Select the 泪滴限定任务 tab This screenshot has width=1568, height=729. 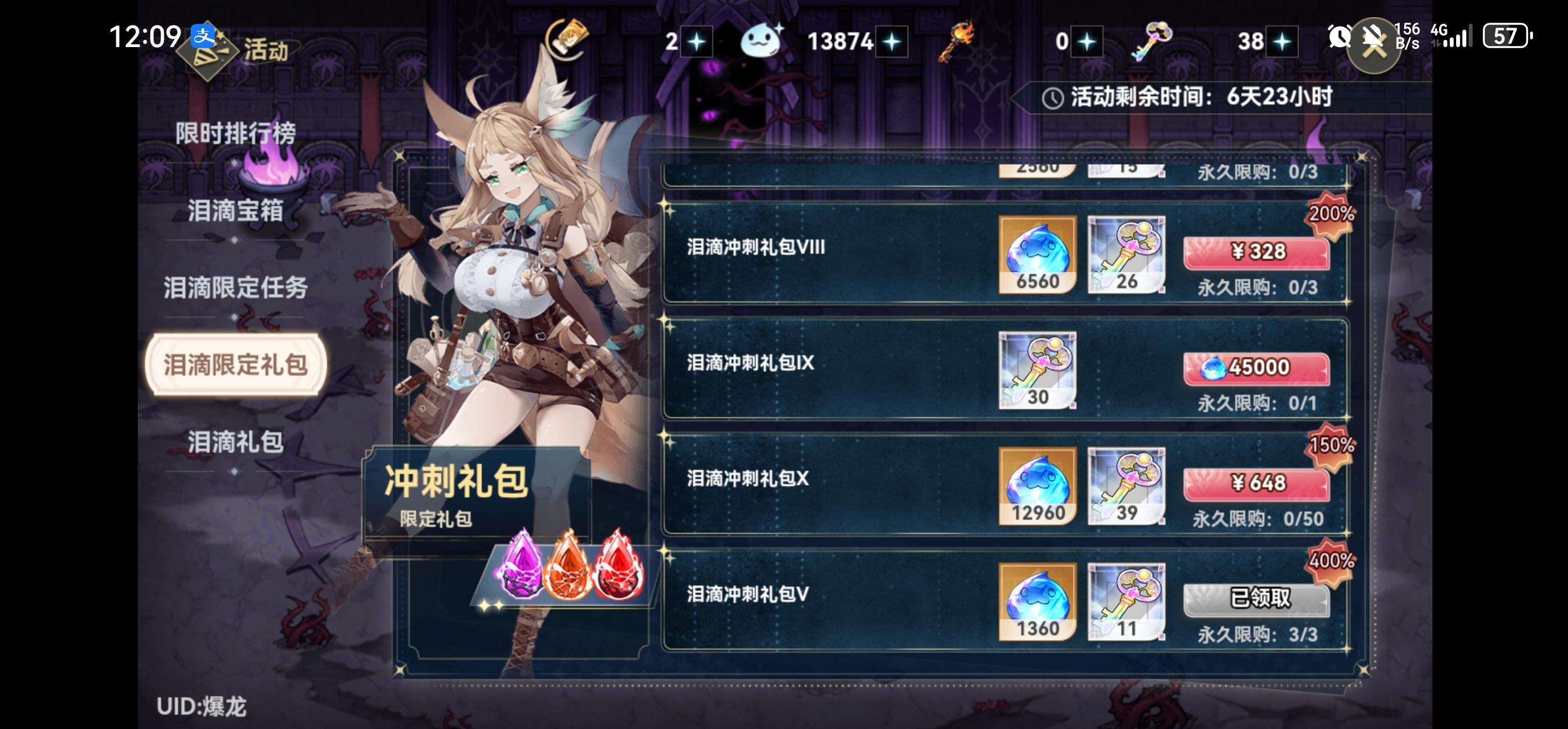[x=238, y=288]
